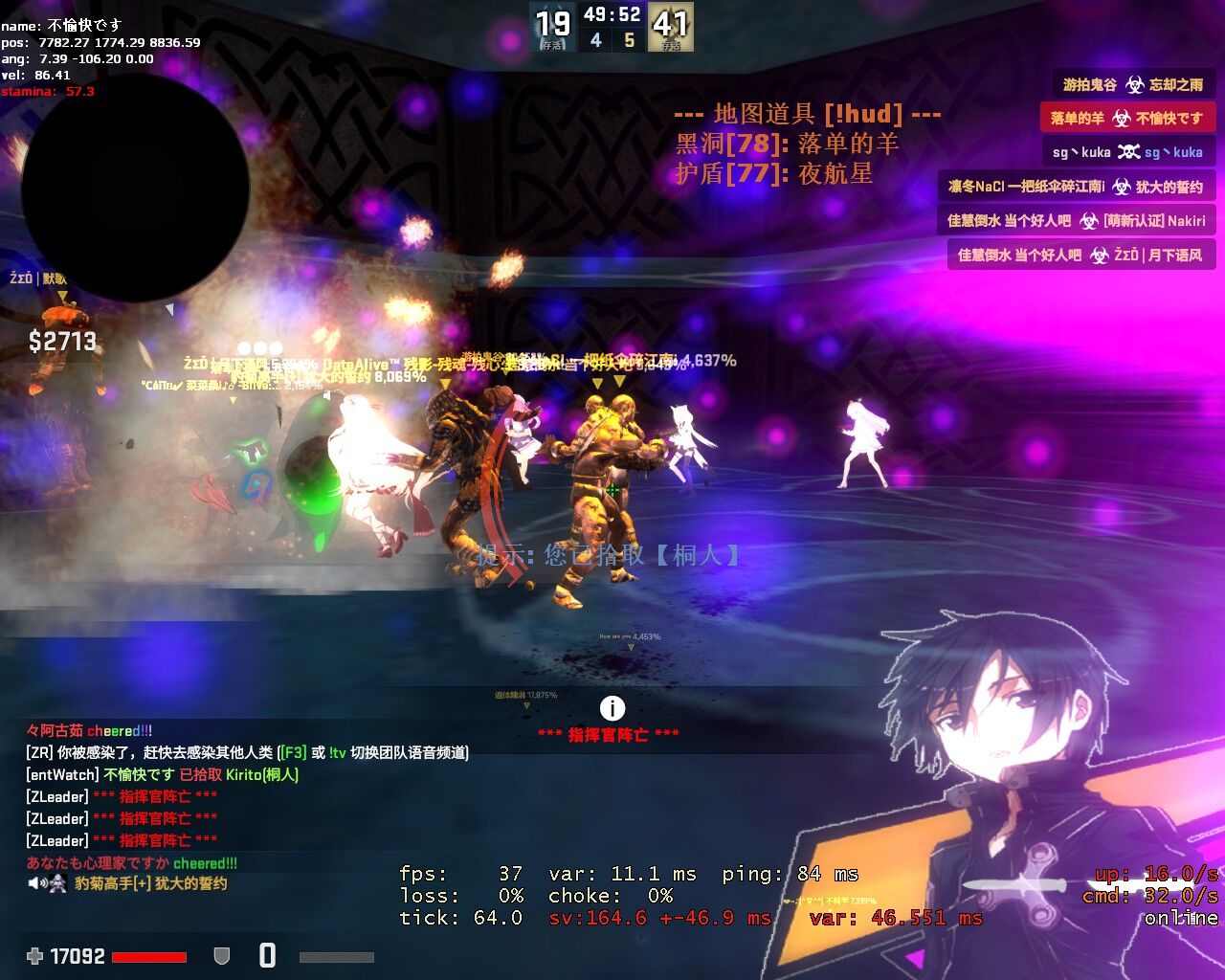The width and height of the screenshot is (1225, 980).
Task: Select the red-highlighted kill feed entry
Action: tap(1126, 118)
